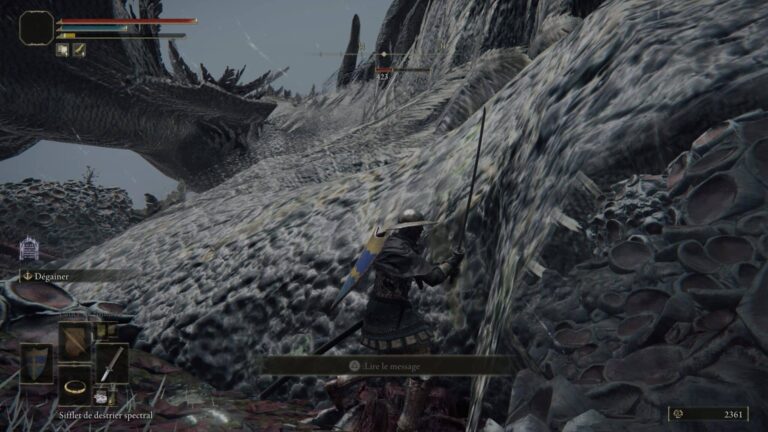The height and width of the screenshot is (432, 768).
Task: Select the top quick slot with the diagonal item
Action: tap(74, 341)
